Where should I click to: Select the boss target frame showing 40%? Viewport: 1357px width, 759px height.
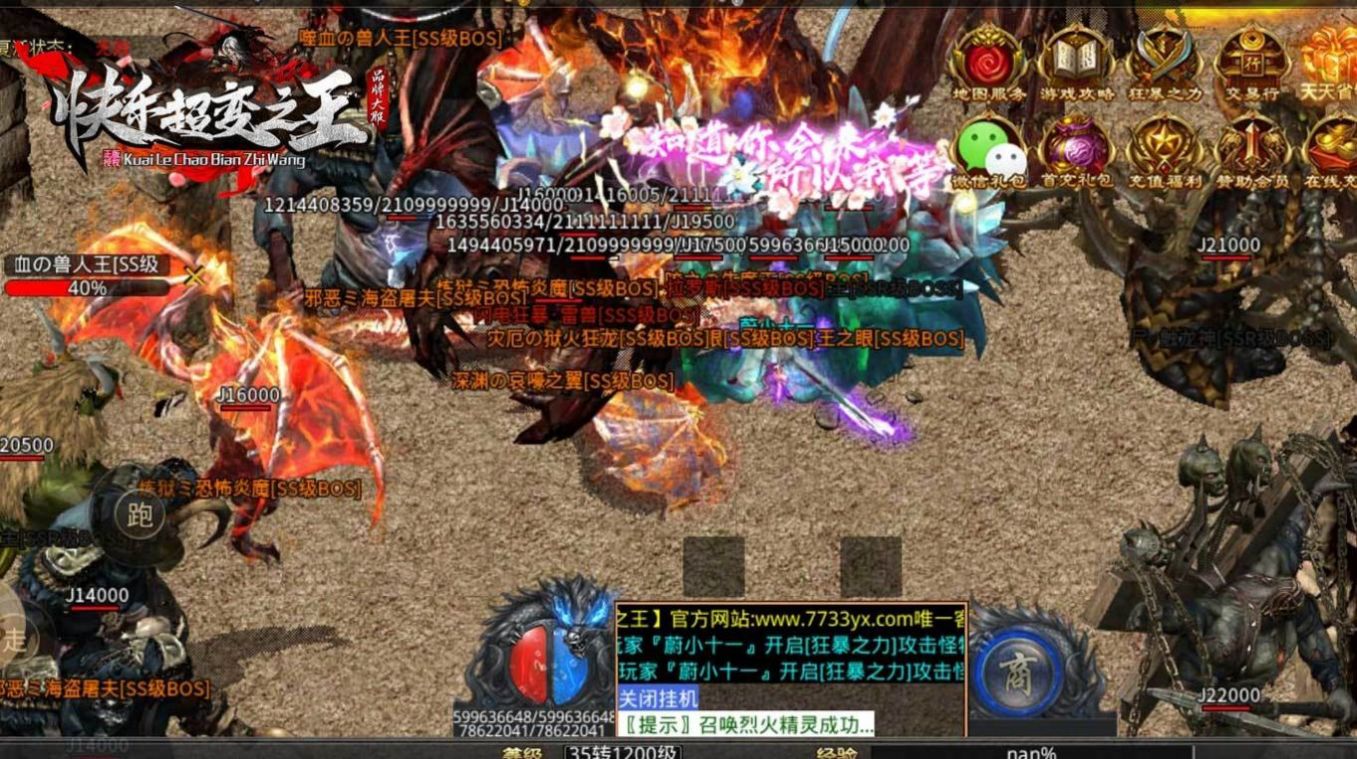coord(87,277)
